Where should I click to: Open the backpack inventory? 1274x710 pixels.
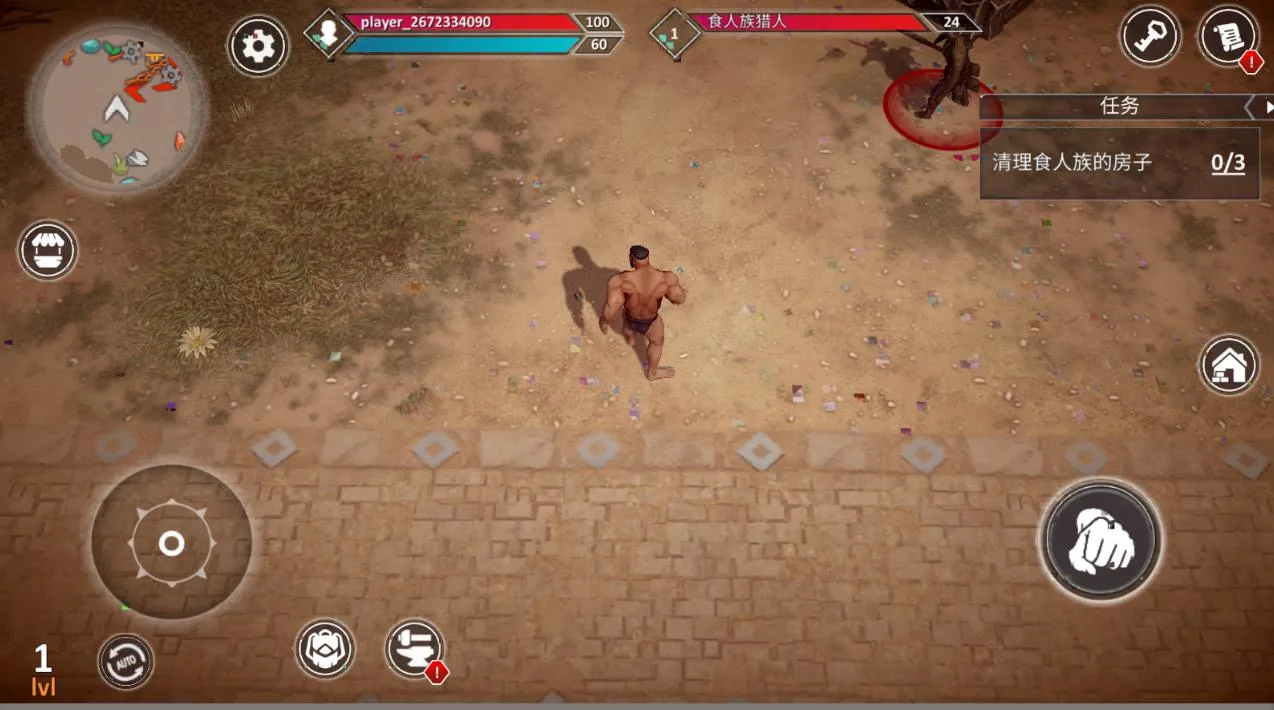point(325,649)
